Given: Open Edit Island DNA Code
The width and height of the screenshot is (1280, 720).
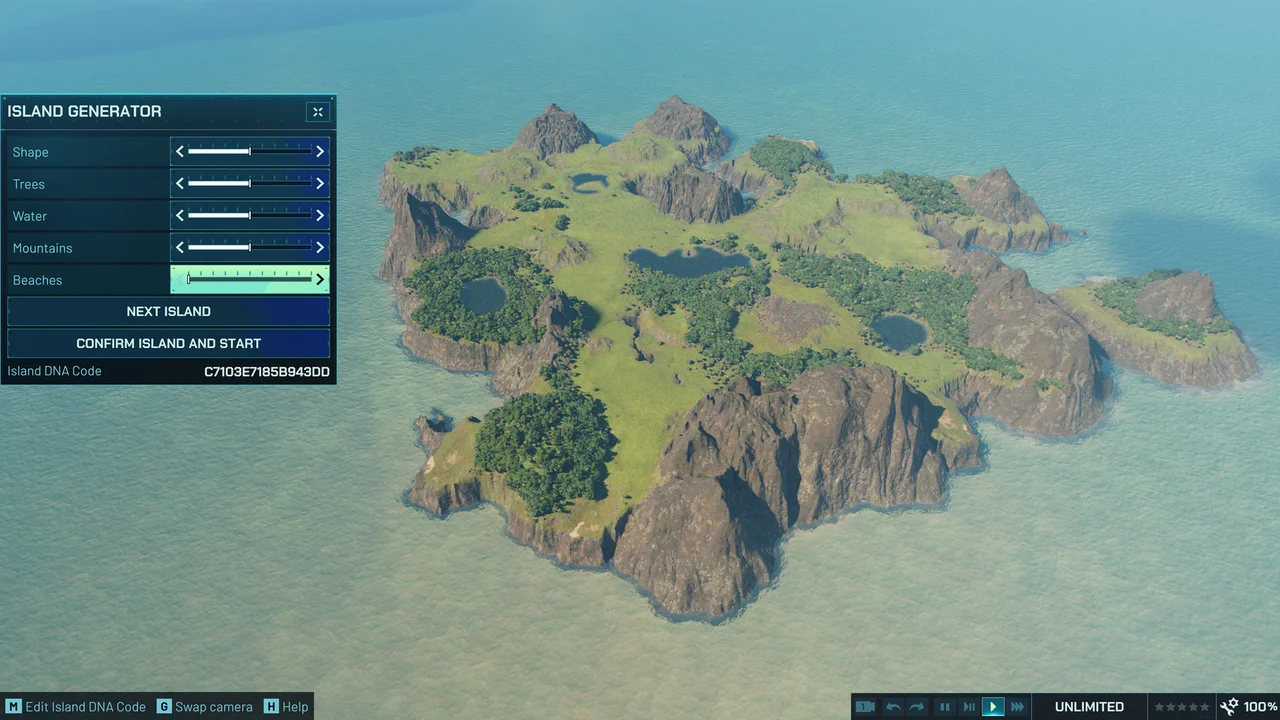Looking at the screenshot, I should pos(75,706).
